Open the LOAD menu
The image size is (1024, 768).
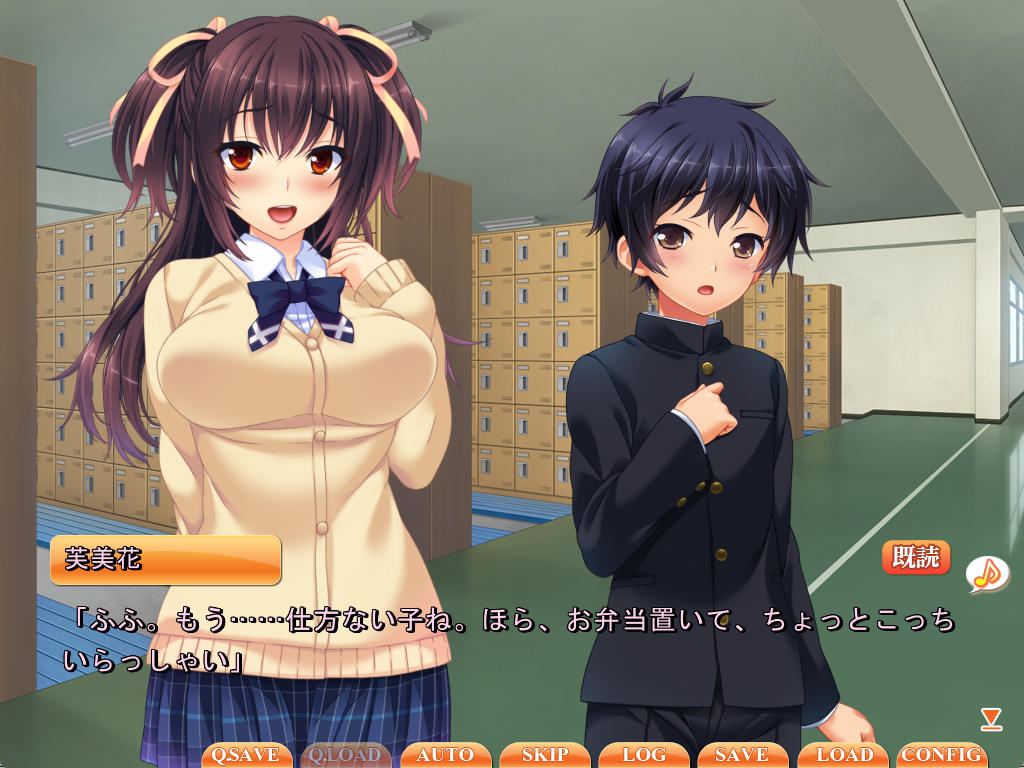(842, 755)
